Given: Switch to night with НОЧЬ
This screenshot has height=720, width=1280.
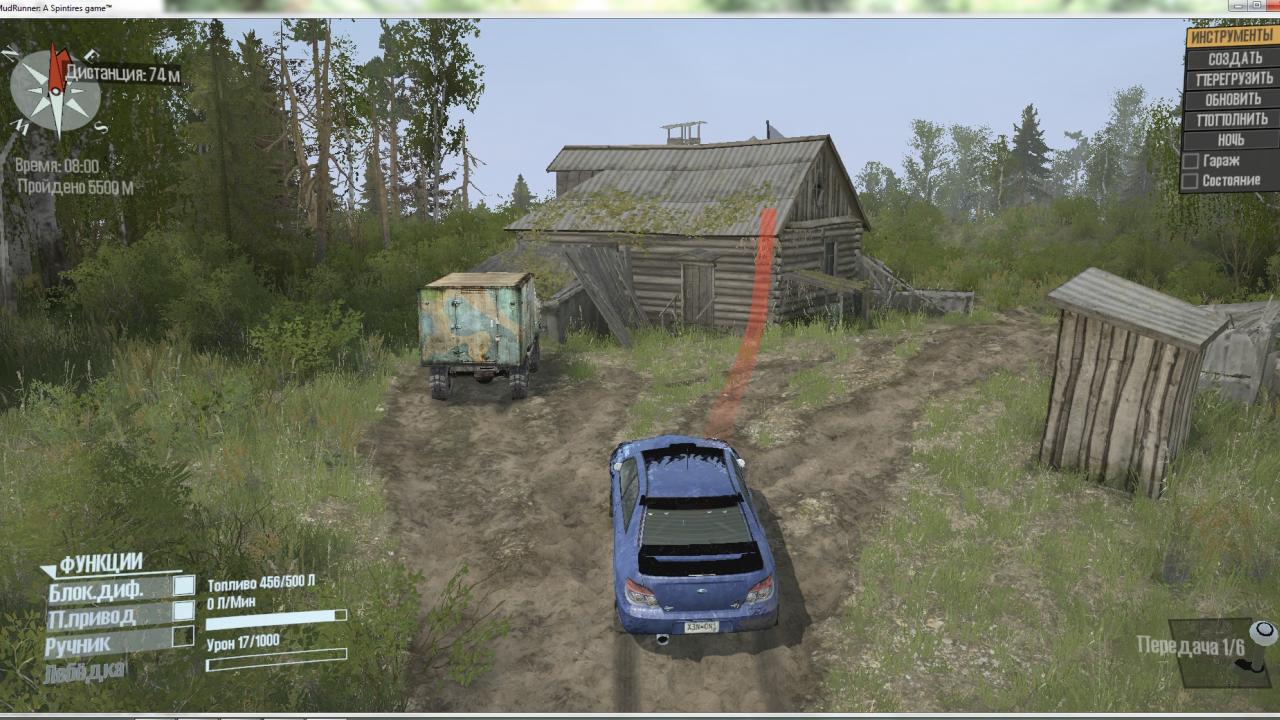Looking at the screenshot, I should 1231,140.
